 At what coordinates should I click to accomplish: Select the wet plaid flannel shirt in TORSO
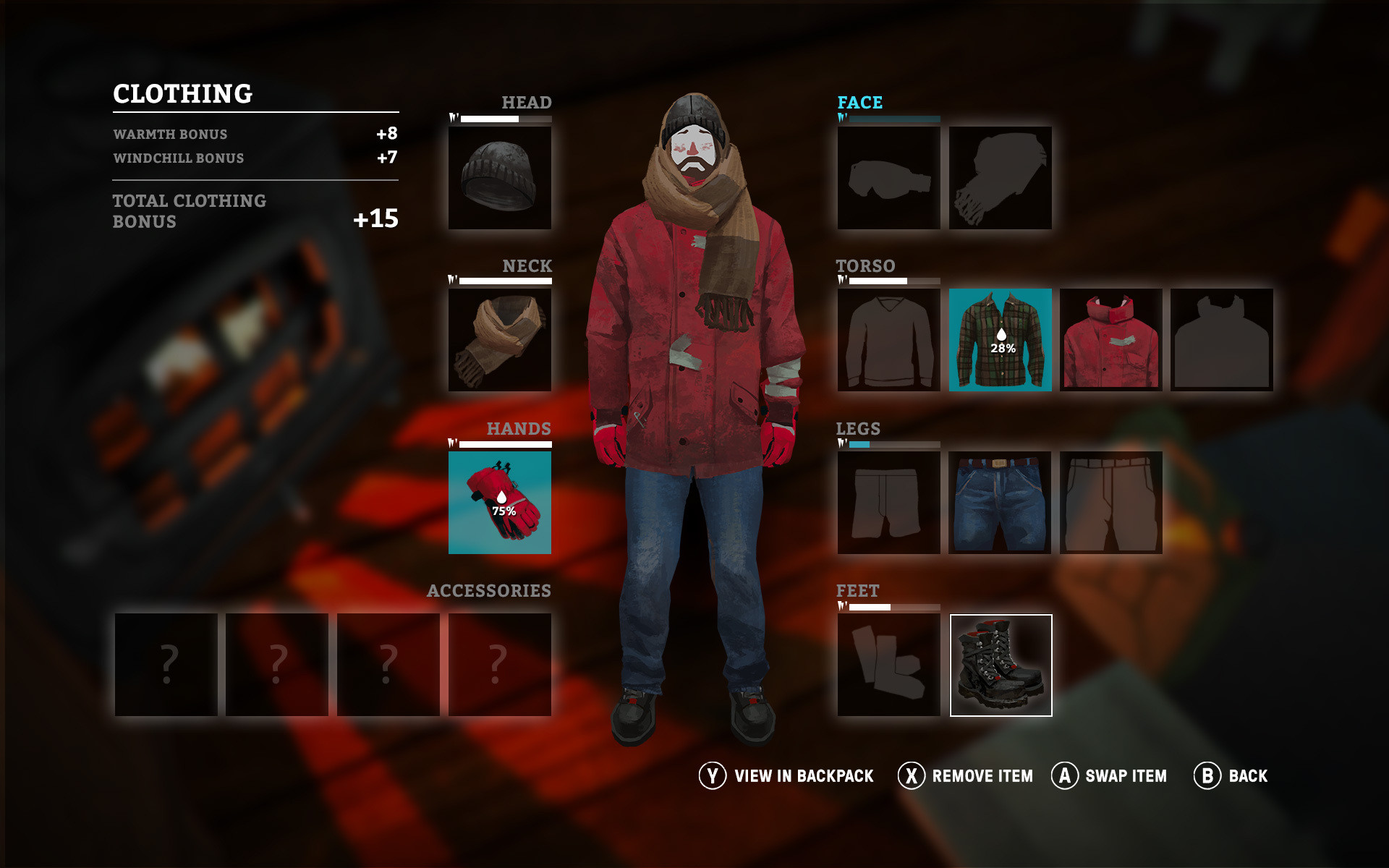click(1000, 340)
